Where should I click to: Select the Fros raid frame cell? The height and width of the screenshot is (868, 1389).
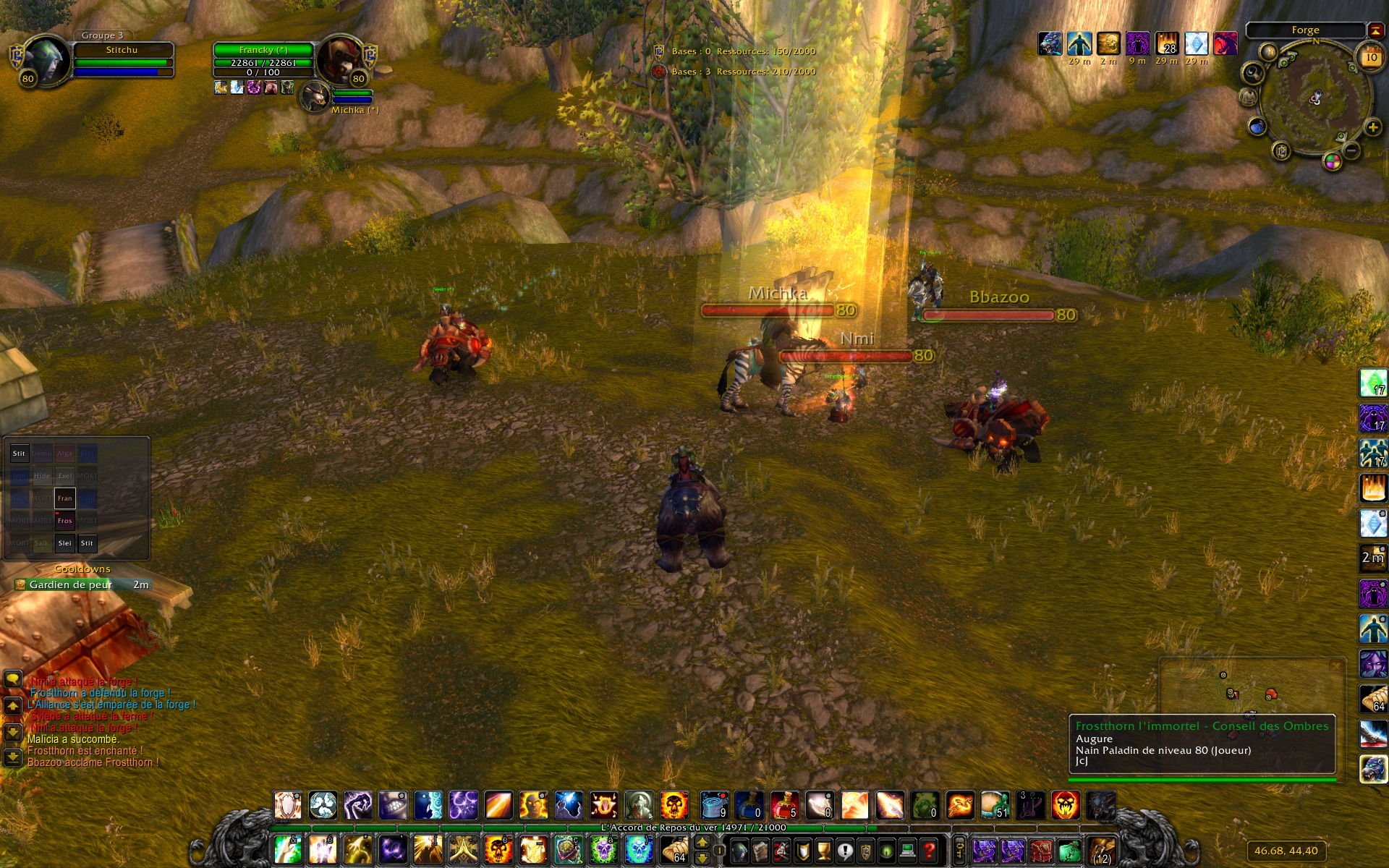65,521
